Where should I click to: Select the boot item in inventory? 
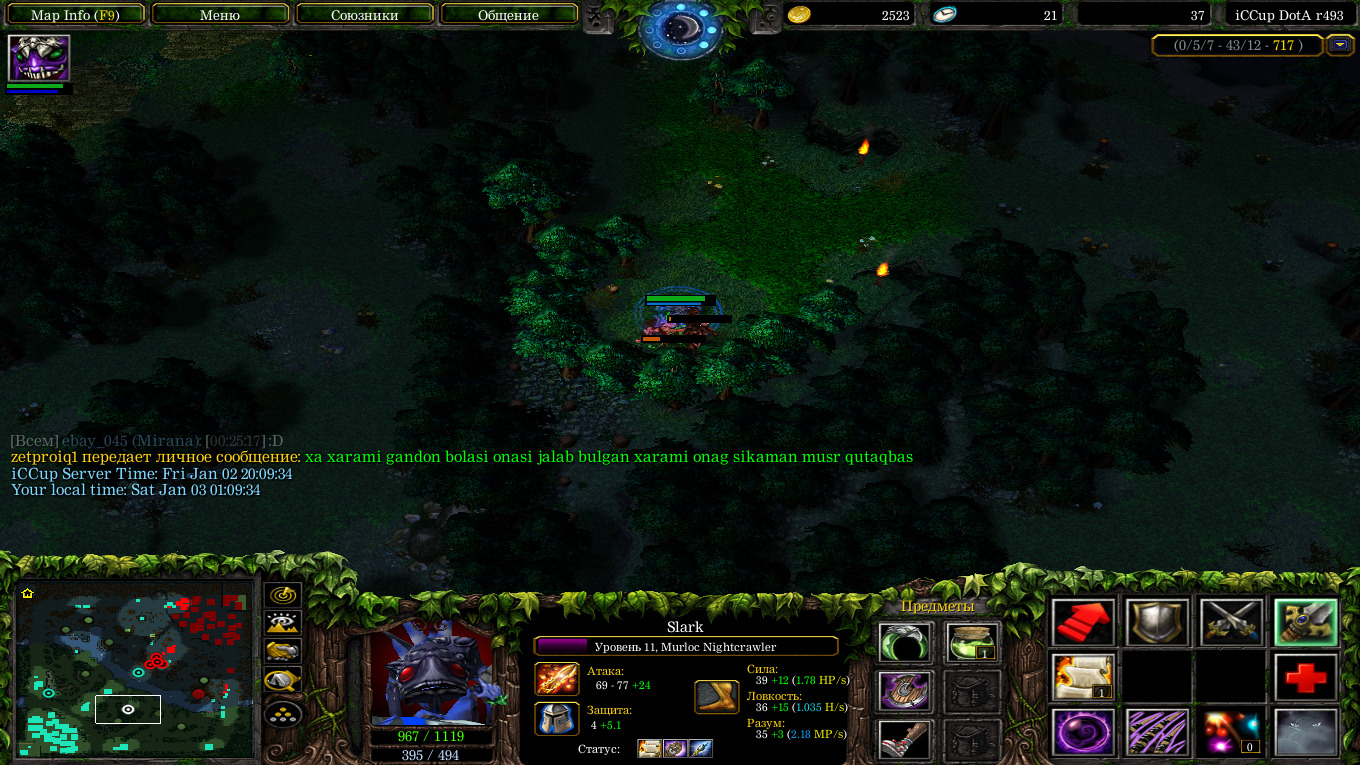pyautogui.click(x=905, y=739)
